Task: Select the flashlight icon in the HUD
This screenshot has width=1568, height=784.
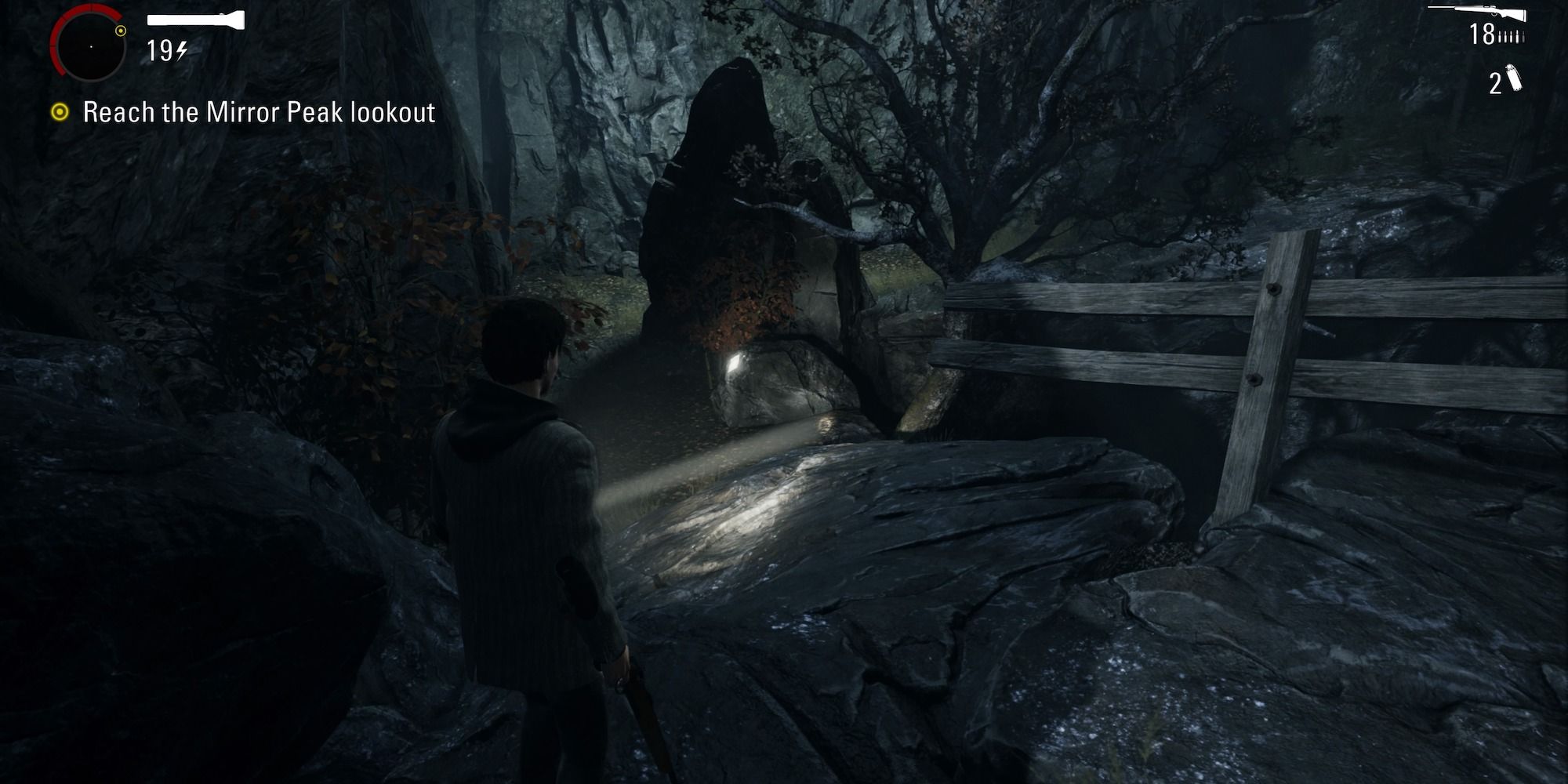Action: (194, 20)
